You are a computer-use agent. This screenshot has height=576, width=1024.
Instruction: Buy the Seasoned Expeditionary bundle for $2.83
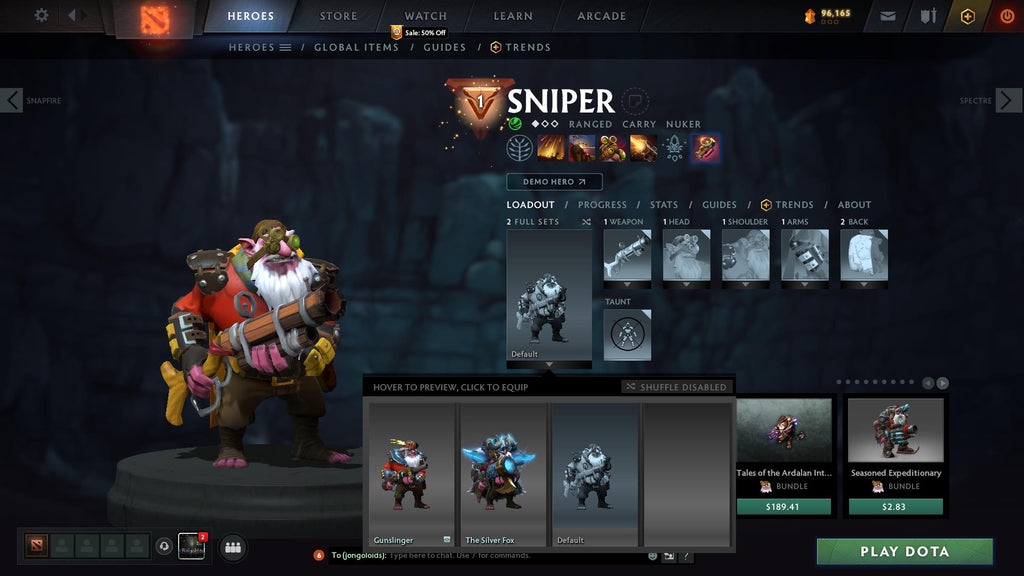pyautogui.click(x=895, y=507)
